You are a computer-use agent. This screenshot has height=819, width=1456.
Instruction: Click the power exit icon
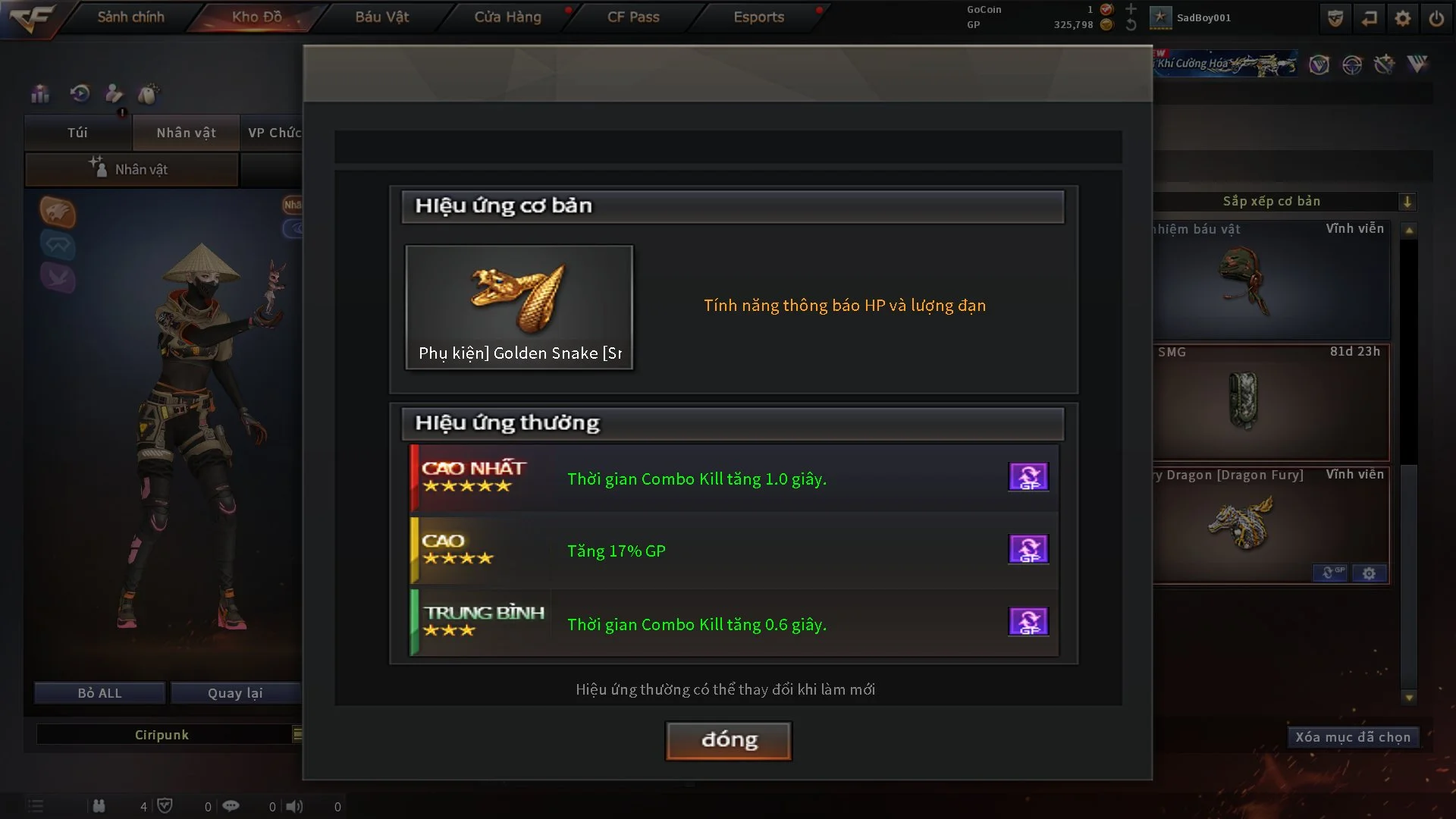click(x=1436, y=18)
